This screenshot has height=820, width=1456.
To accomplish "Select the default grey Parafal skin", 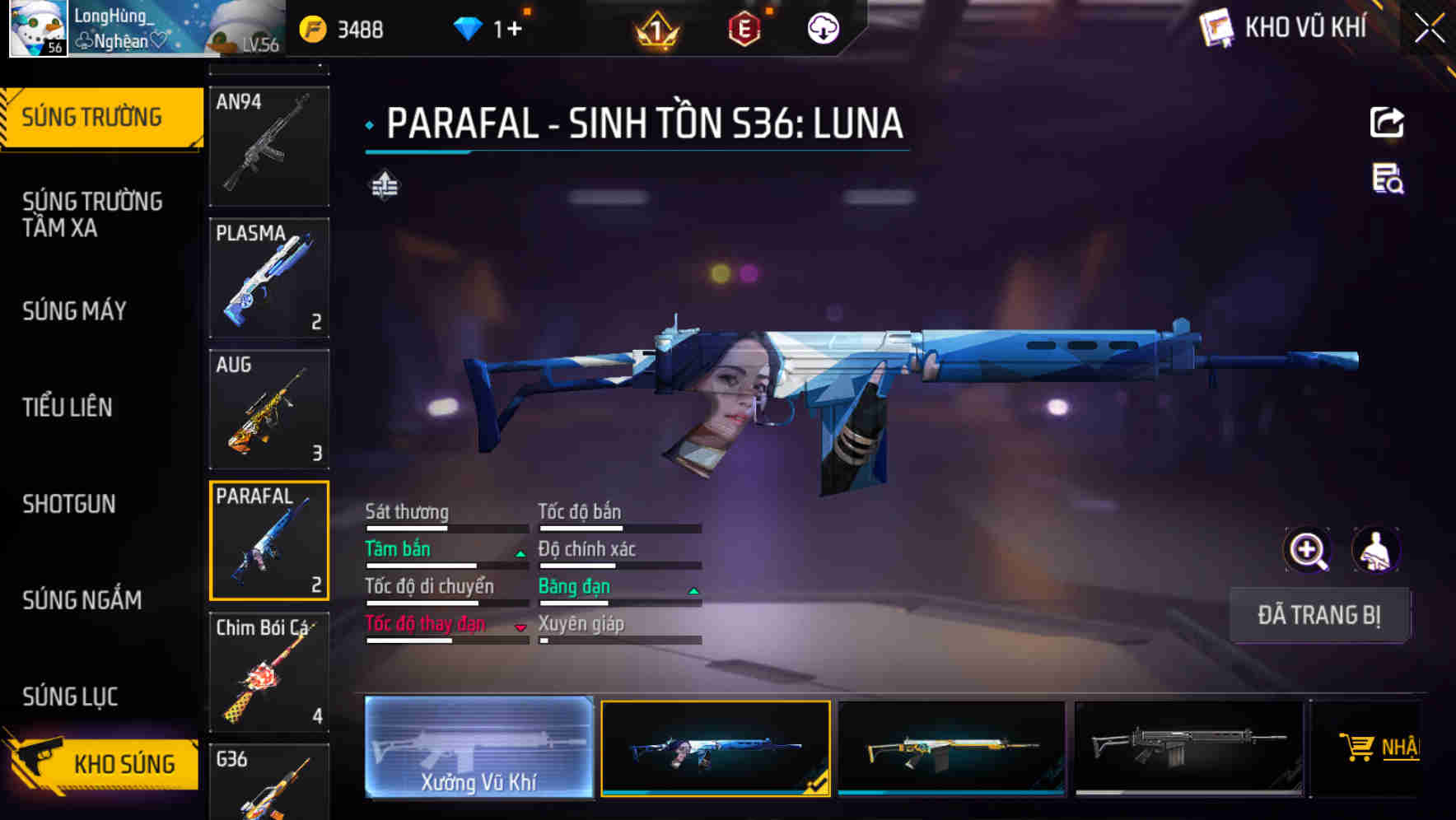I will [1188, 748].
